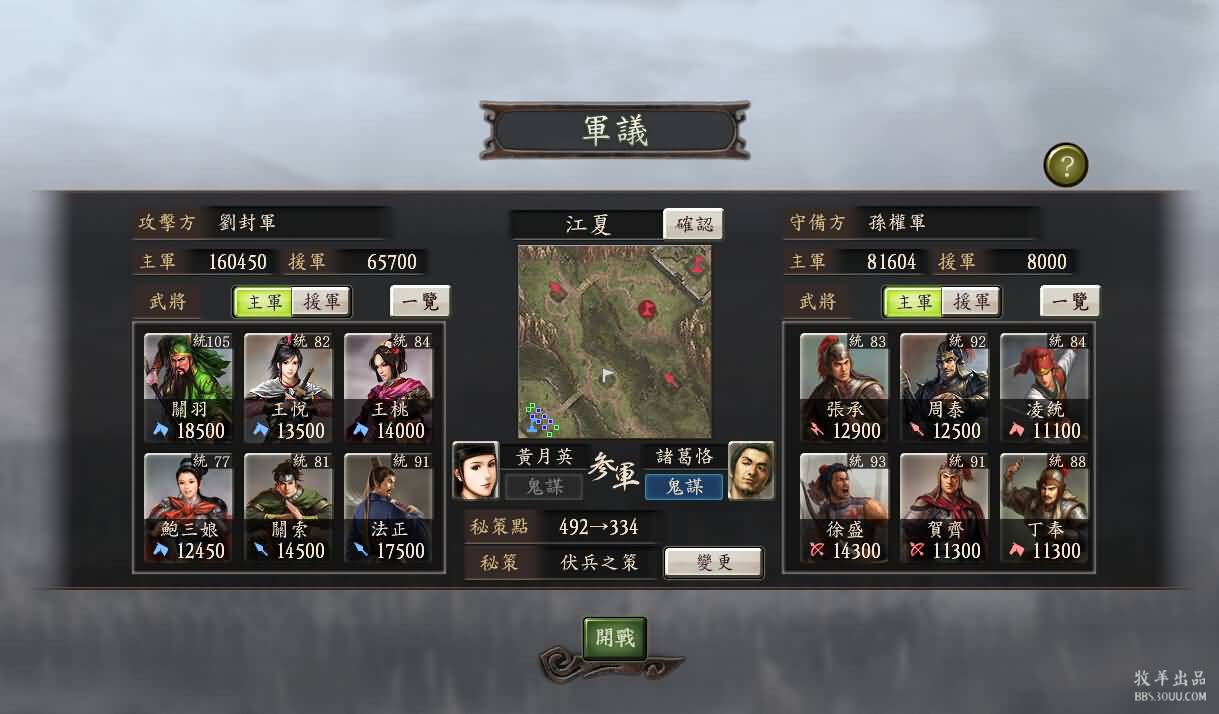Screen dimensions: 1219x714
Task: Open the yellow question mark help
Action: (x=1066, y=165)
